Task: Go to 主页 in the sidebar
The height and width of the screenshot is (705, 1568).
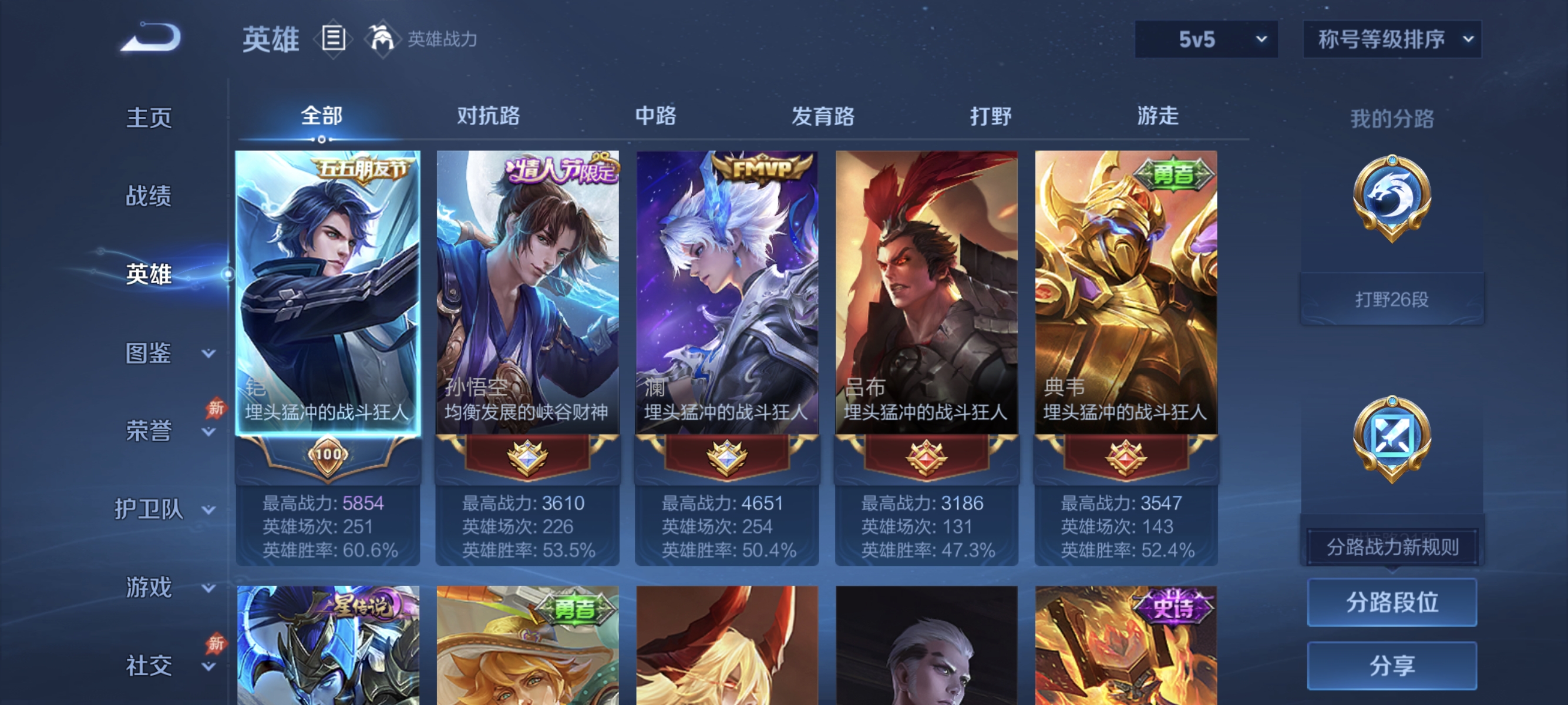Action: tap(148, 118)
